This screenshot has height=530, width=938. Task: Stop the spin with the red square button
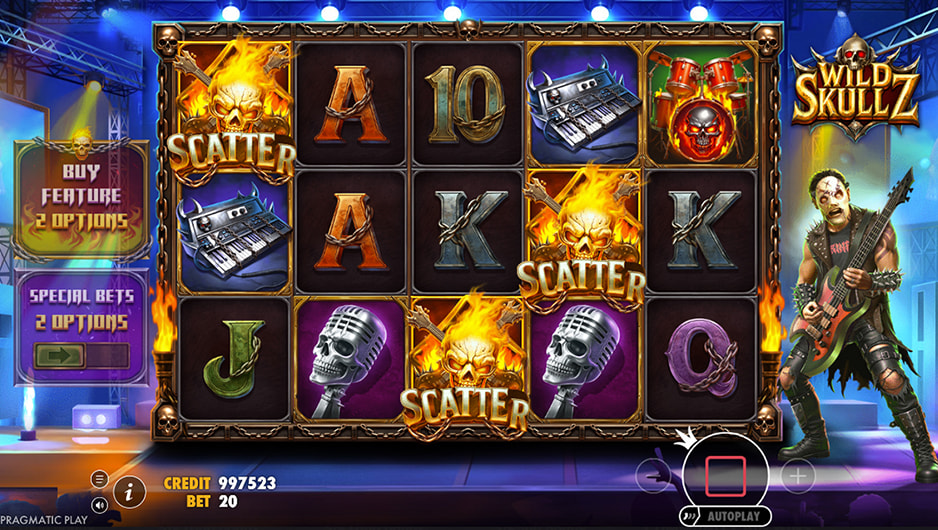coord(725,476)
